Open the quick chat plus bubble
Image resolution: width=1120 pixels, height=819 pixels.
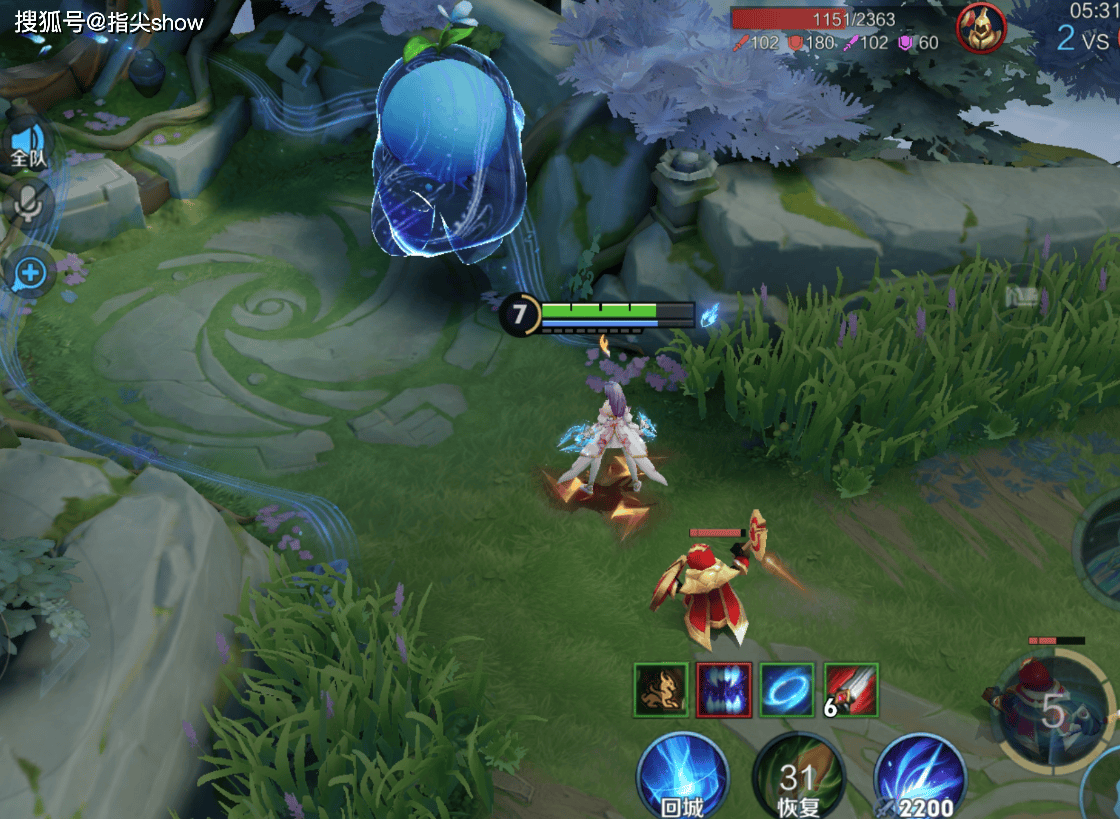(30, 272)
